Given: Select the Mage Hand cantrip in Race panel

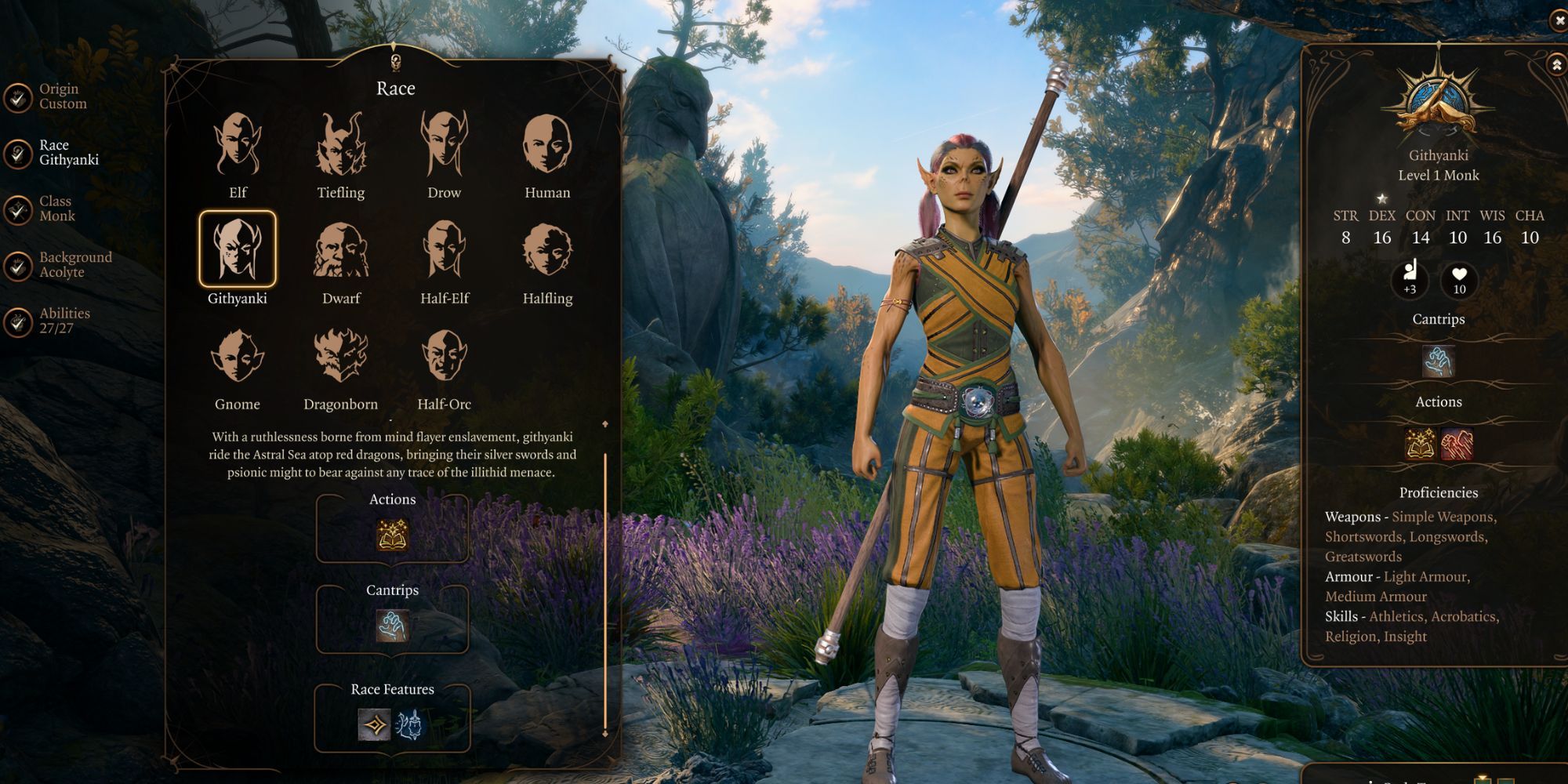Looking at the screenshot, I should [392, 626].
